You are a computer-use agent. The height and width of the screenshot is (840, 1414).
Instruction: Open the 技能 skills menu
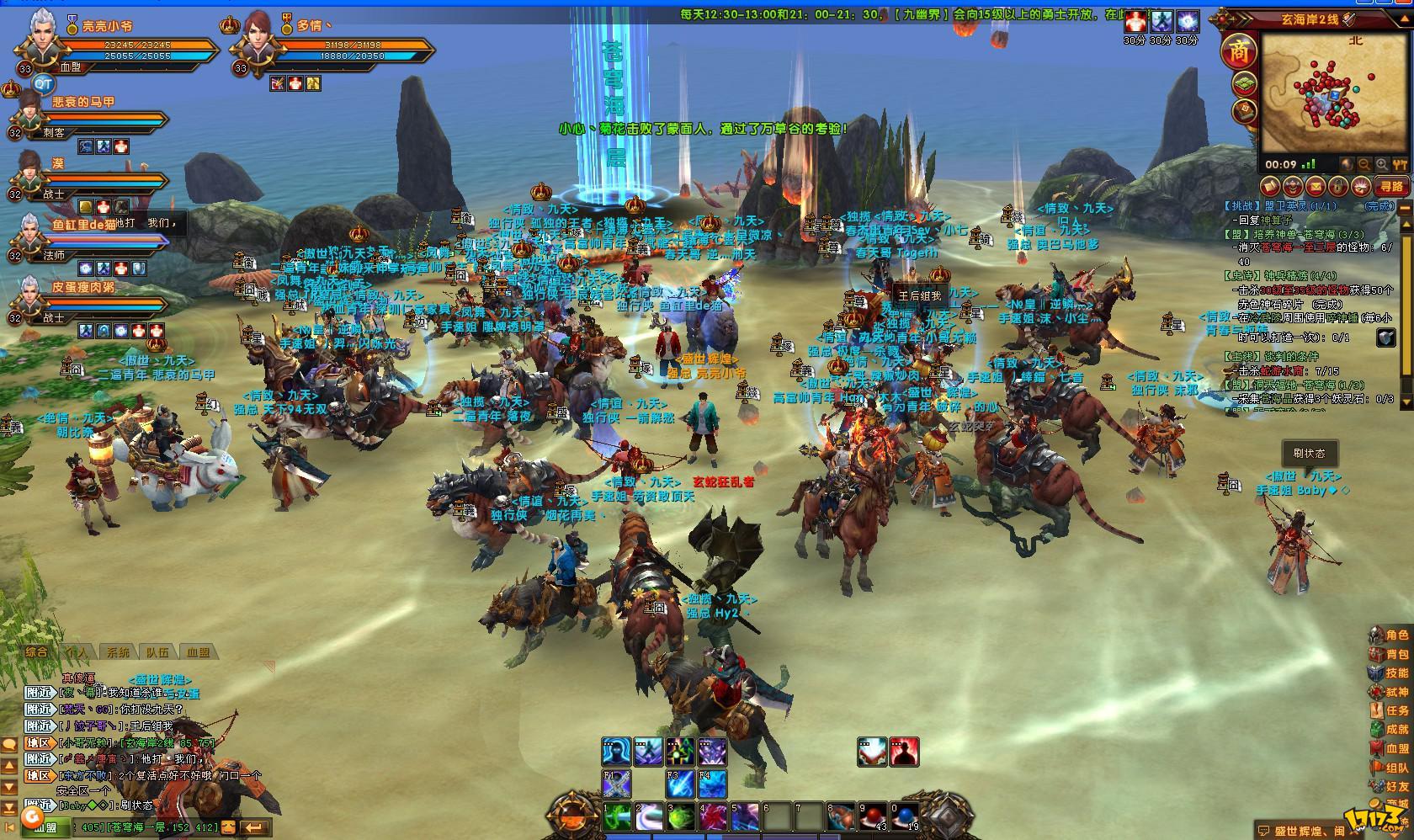click(x=1389, y=673)
